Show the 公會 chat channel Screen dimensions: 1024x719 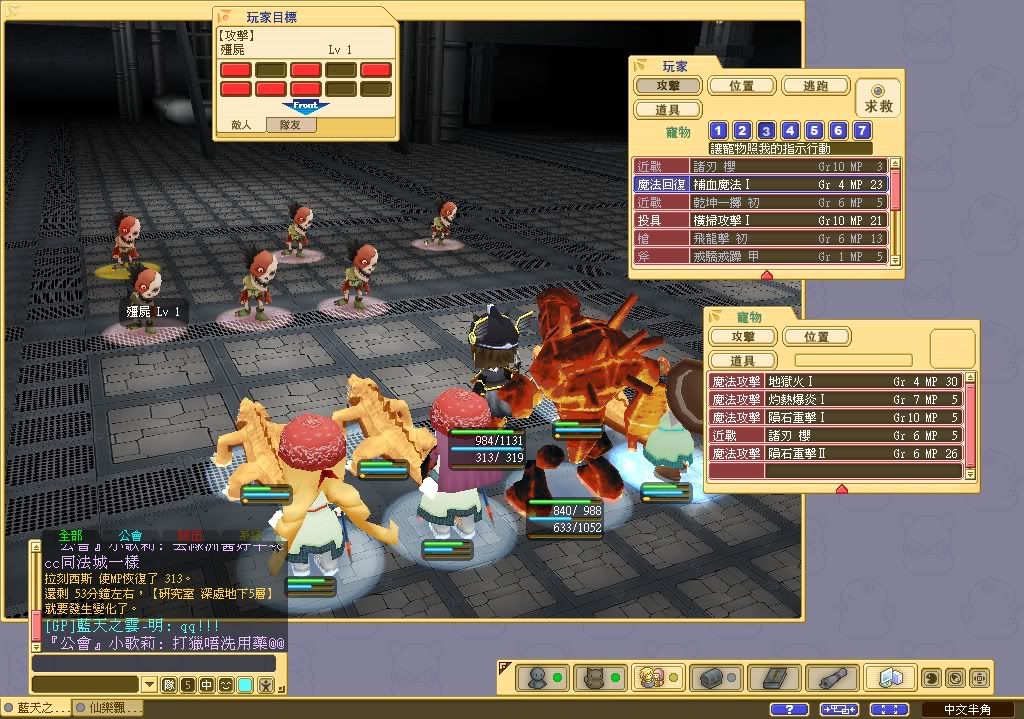click(130, 536)
